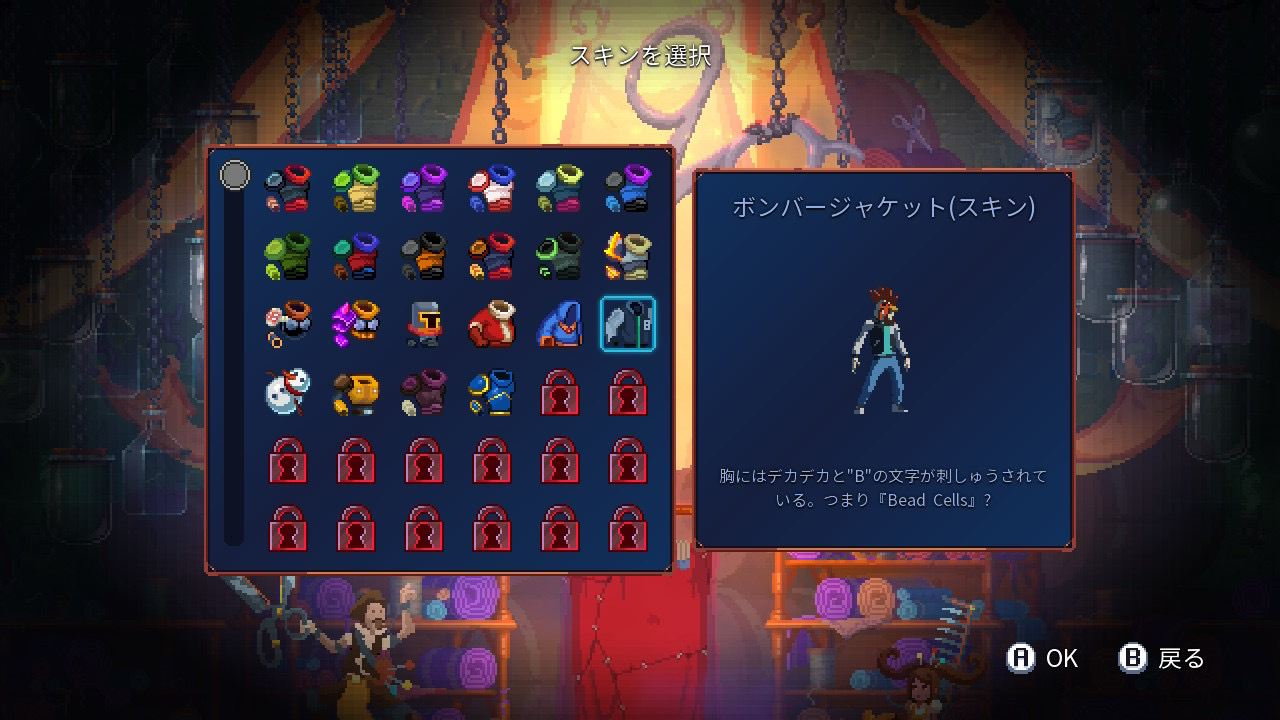Choose the red Santa coat skin
The height and width of the screenshot is (720, 1280).
click(491, 324)
